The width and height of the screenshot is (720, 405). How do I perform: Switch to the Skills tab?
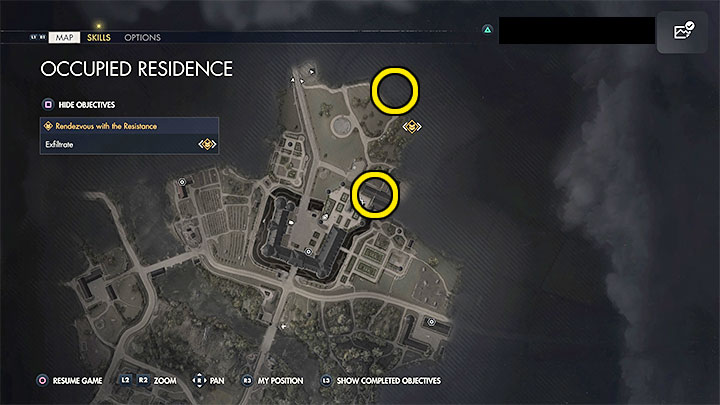click(x=99, y=37)
